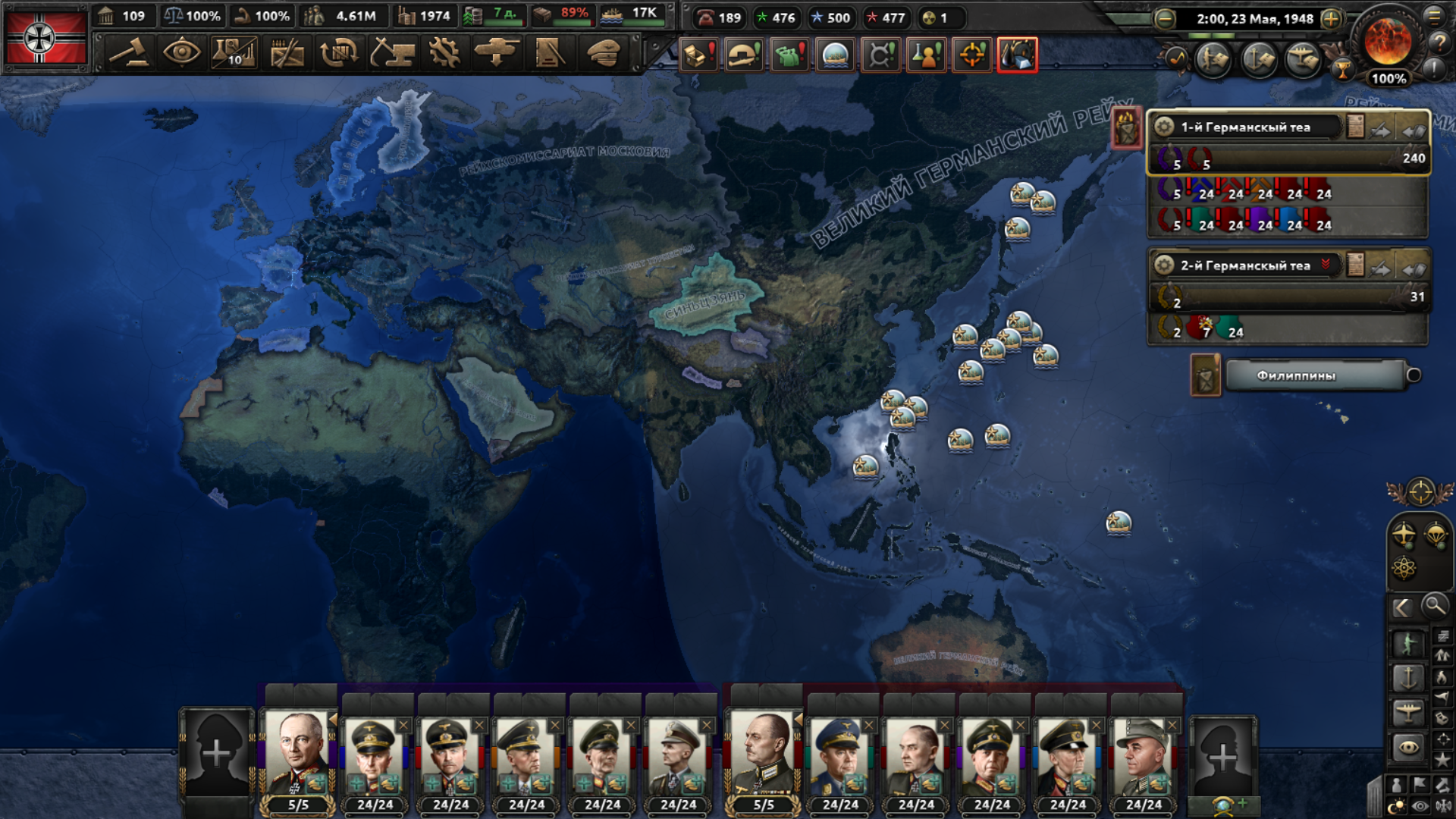Open the main menu hamburger button
The height and width of the screenshot is (819, 1456).
tap(1434, 16)
